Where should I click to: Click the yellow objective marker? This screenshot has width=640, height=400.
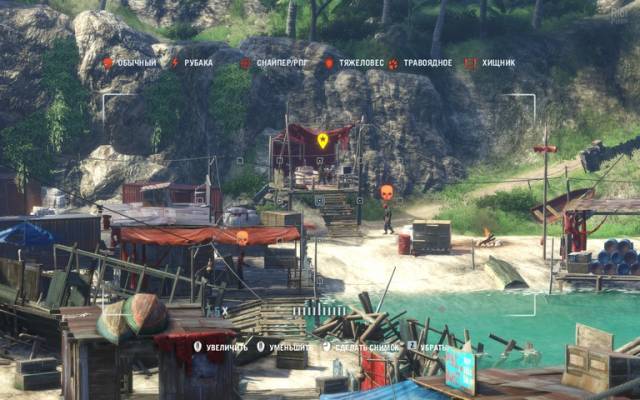pyautogui.click(x=323, y=141)
